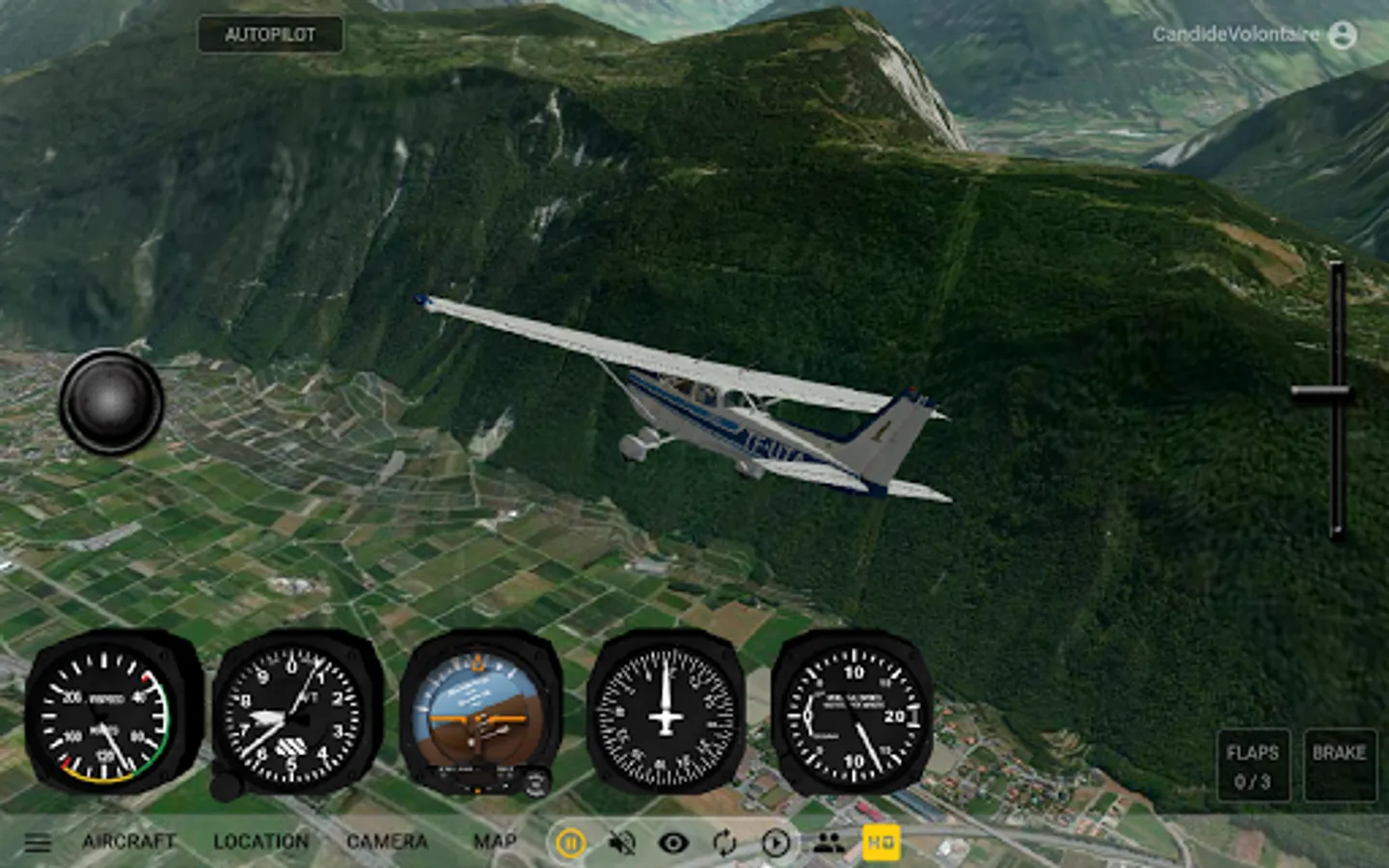Click the yellow pause button

(x=570, y=844)
